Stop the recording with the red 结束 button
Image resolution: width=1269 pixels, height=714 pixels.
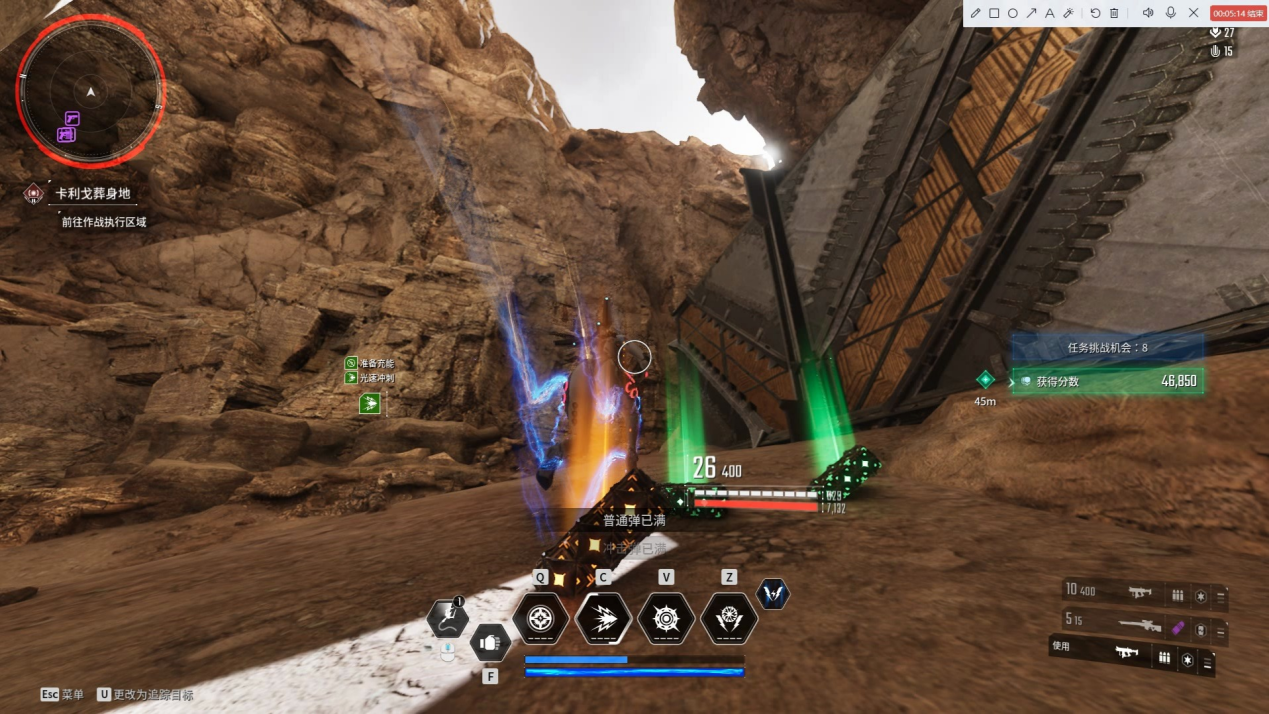coord(1238,13)
